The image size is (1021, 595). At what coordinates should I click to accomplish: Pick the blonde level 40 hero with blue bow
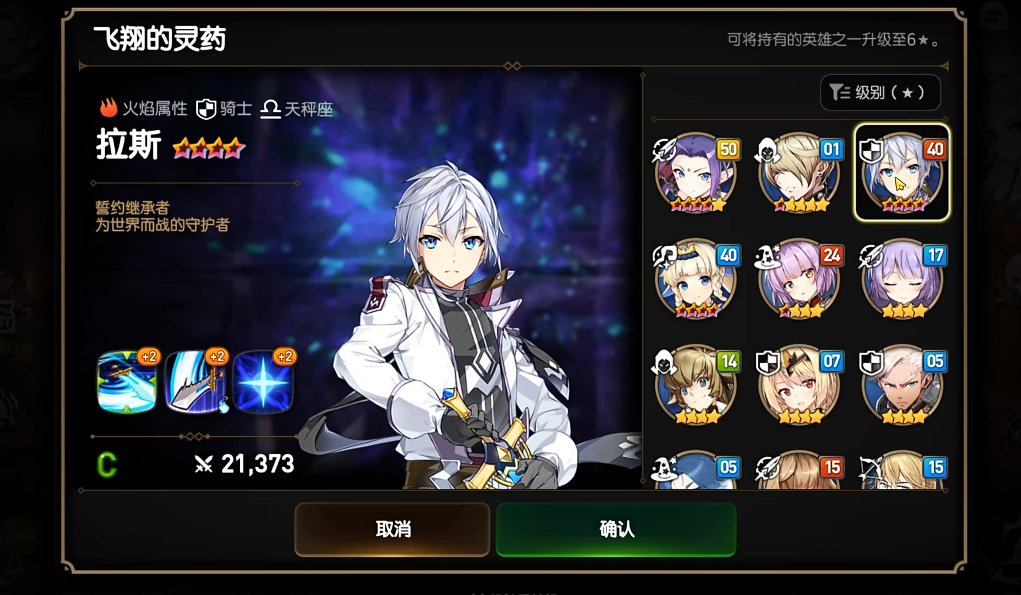pyautogui.click(x=696, y=279)
